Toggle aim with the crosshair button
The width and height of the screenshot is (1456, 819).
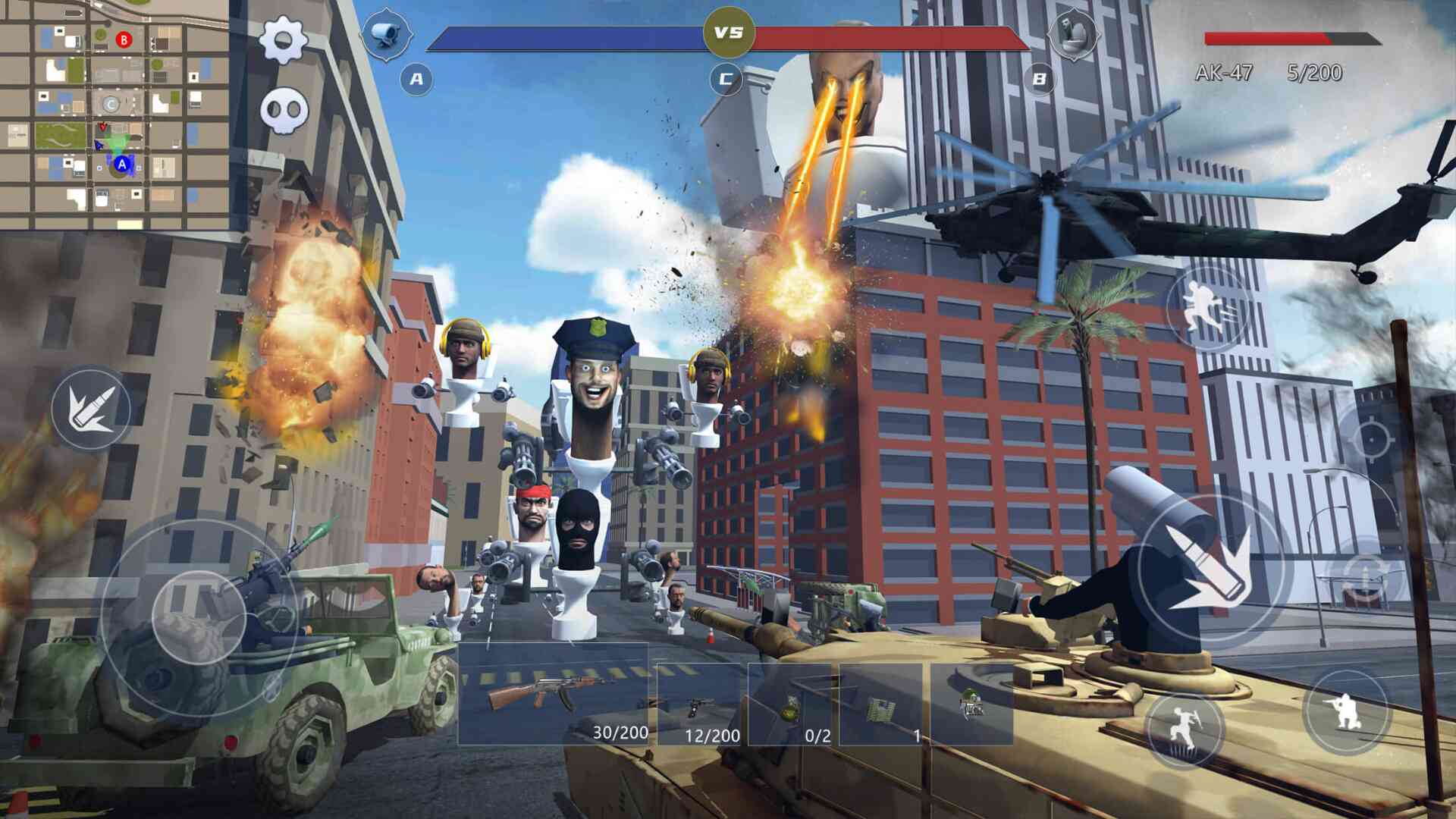(1371, 438)
